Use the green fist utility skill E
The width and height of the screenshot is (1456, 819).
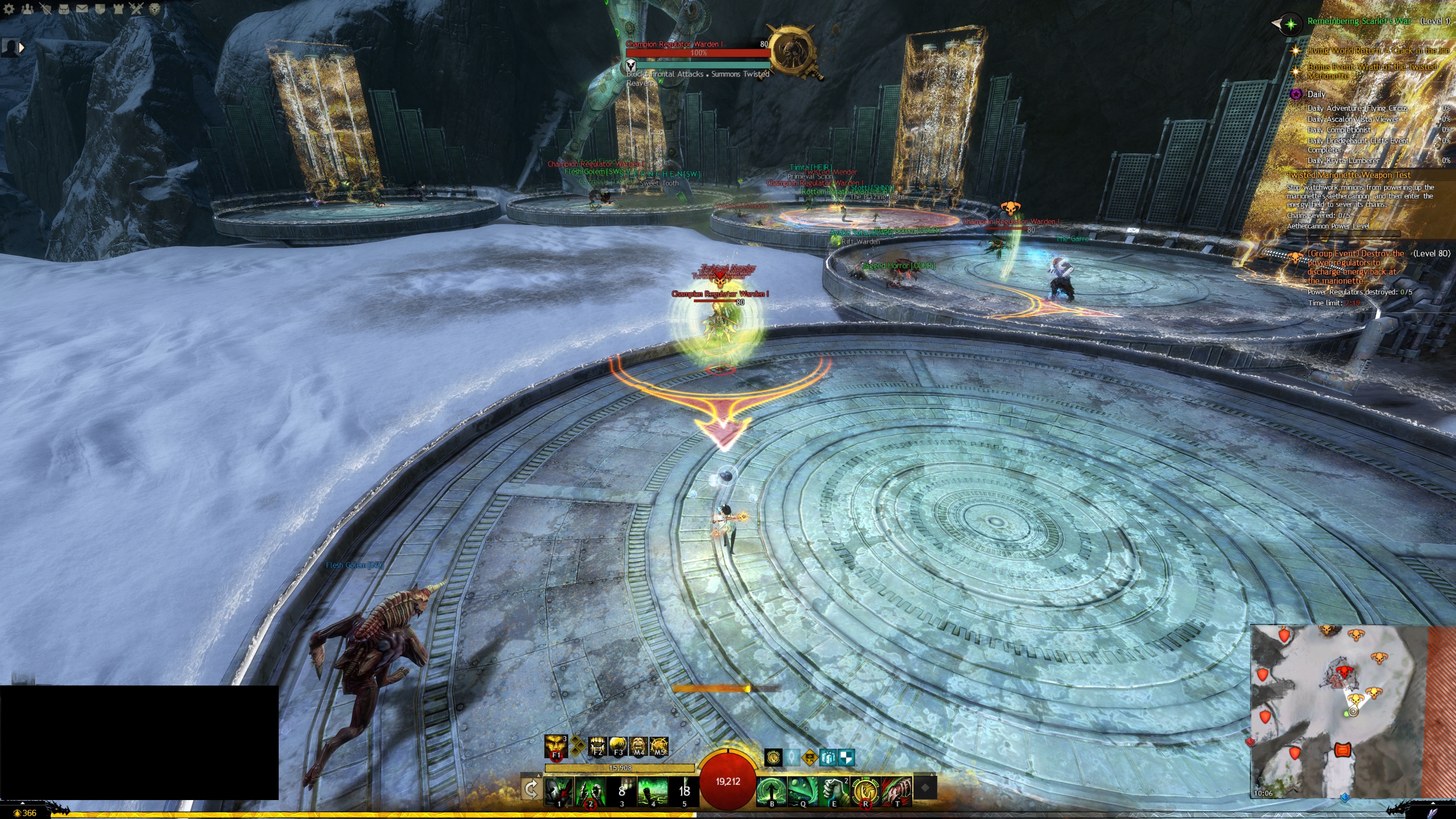tap(834, 790)
